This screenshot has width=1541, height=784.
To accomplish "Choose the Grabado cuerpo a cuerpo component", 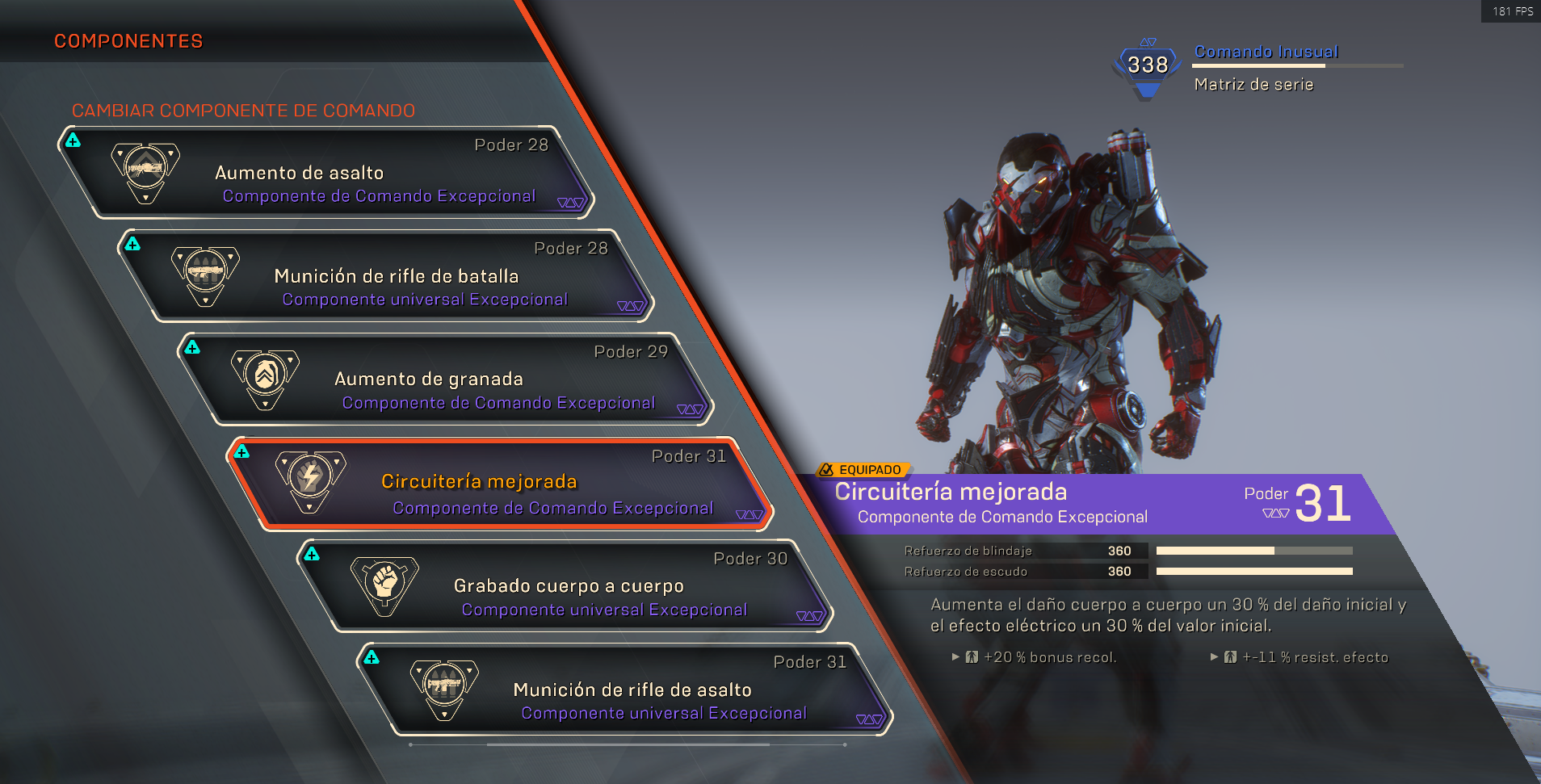I will [565, 585].
